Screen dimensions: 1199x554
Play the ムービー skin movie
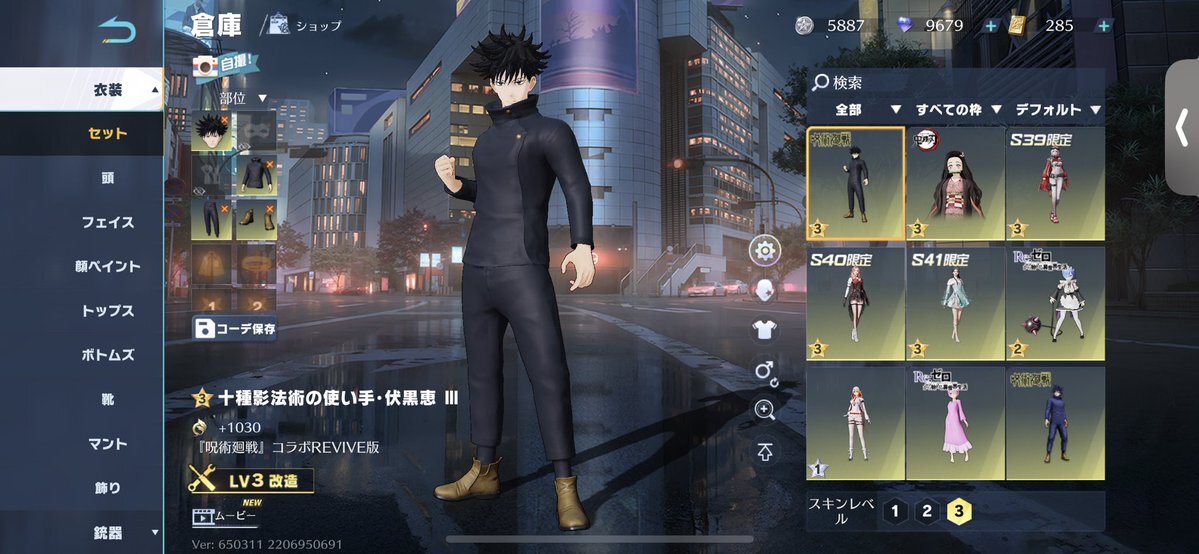point(225,516)
